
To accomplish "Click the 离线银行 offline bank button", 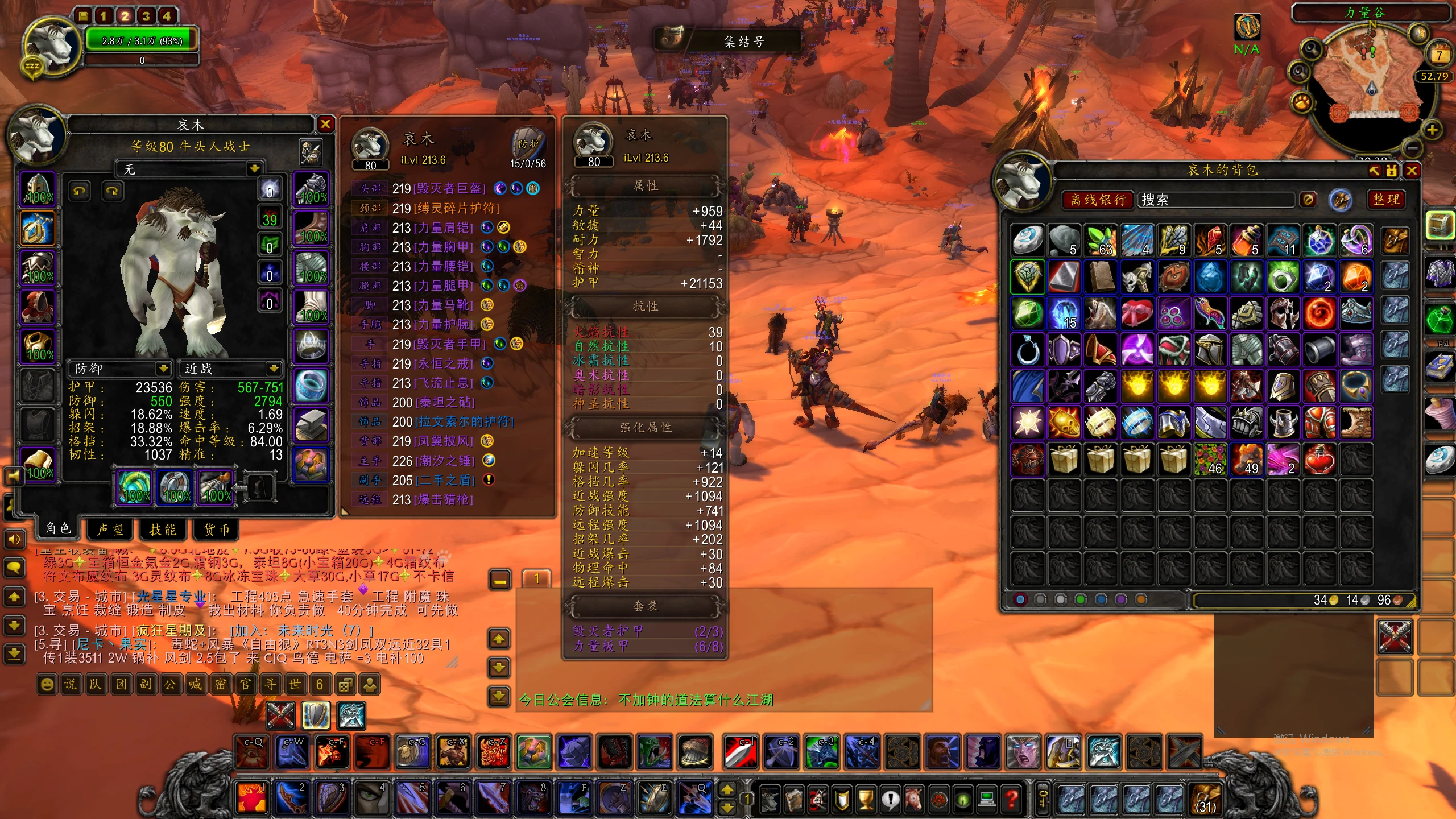I will coord(1098,200).
